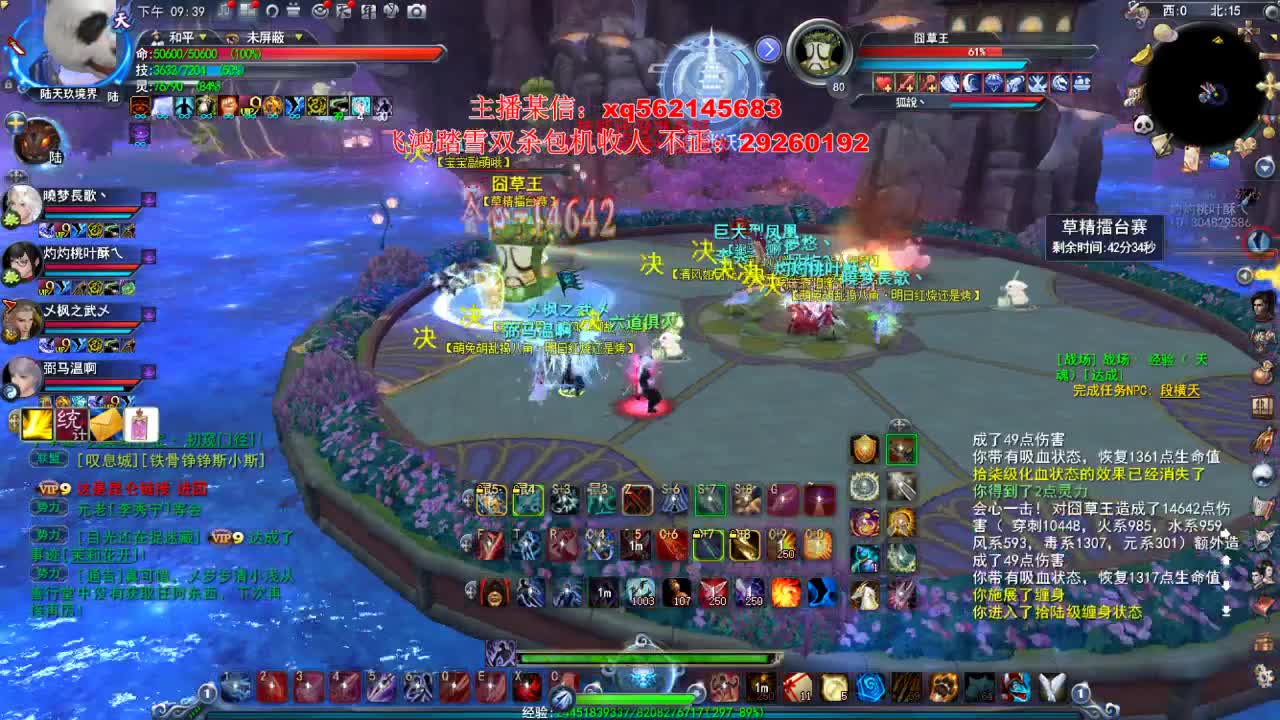Click the camera screenshot icon in the top toolbar

pyautogui.click(x=417, y=12)
